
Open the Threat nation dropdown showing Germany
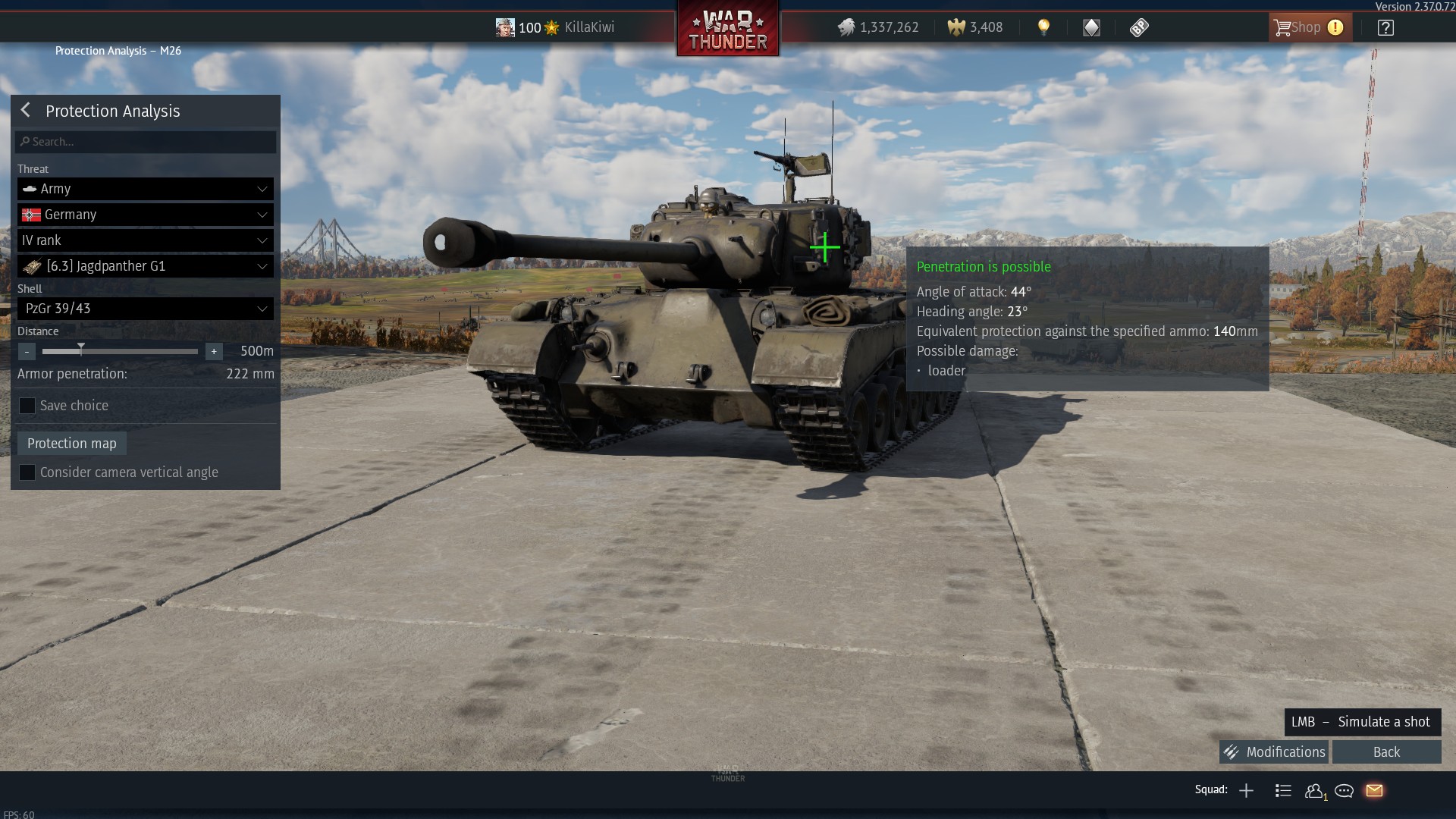[145, 215]
